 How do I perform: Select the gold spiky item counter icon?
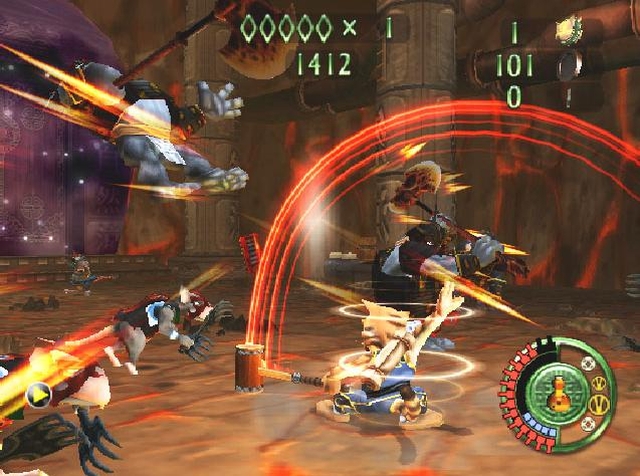[569, 29]
